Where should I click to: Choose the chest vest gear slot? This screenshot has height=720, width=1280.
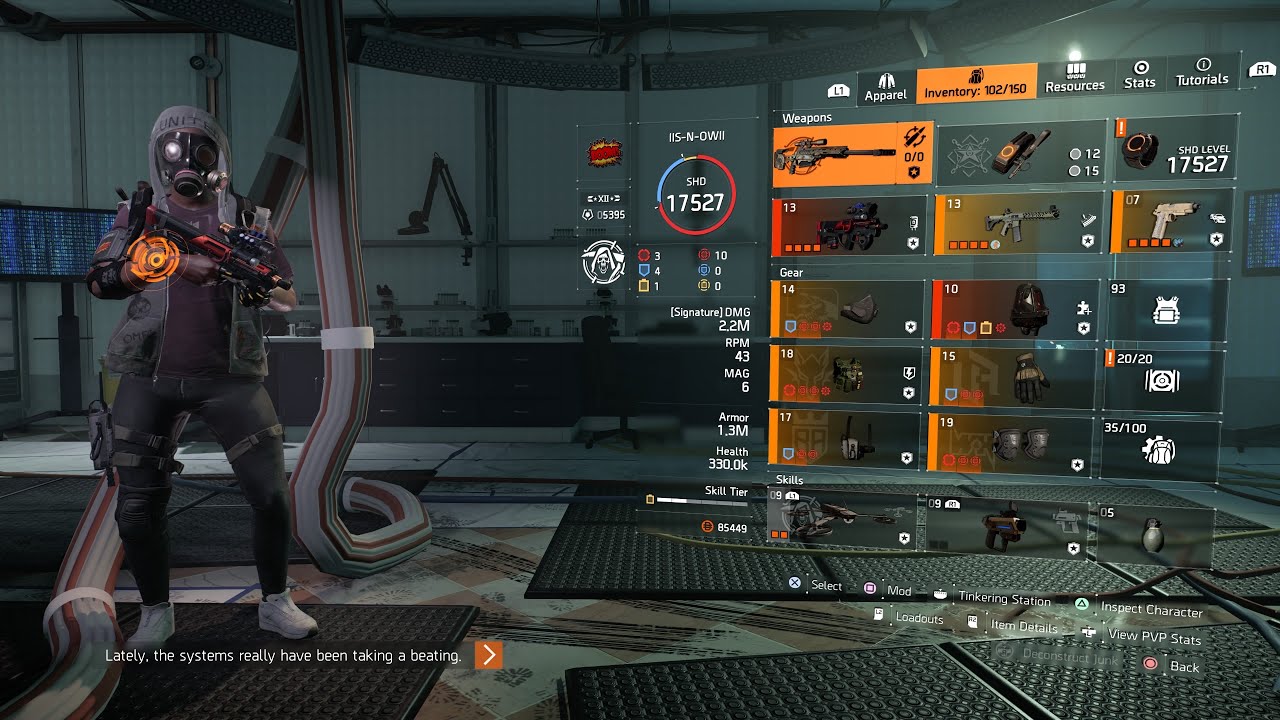point(845,375)
